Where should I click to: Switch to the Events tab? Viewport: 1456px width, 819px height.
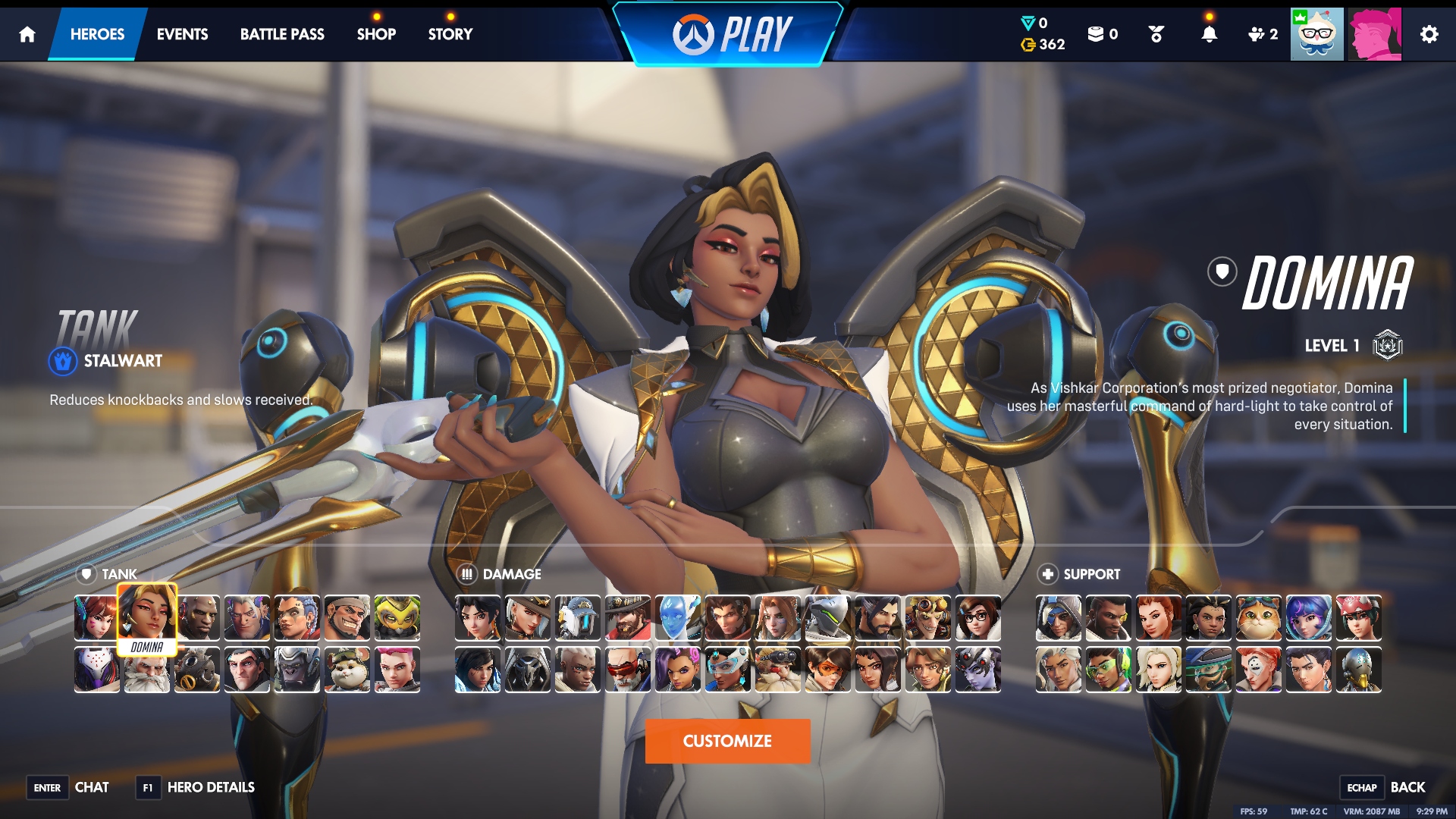[182, 34]
